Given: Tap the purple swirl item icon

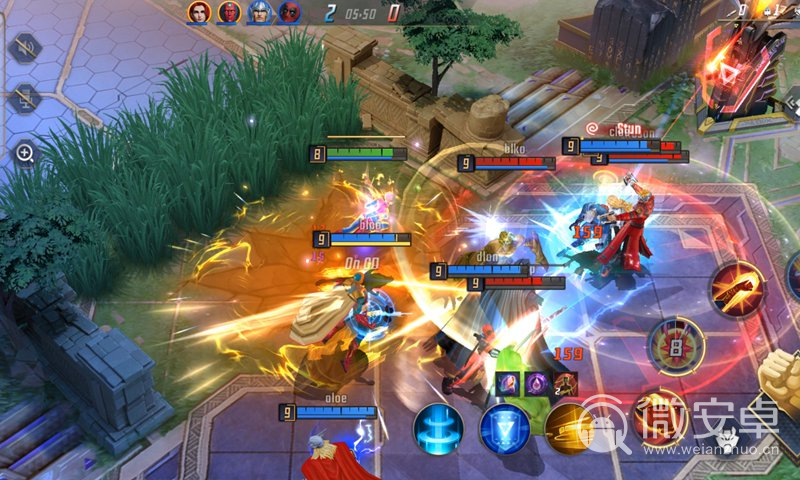Looking at the screenshot, I should (x=536, y=383).
